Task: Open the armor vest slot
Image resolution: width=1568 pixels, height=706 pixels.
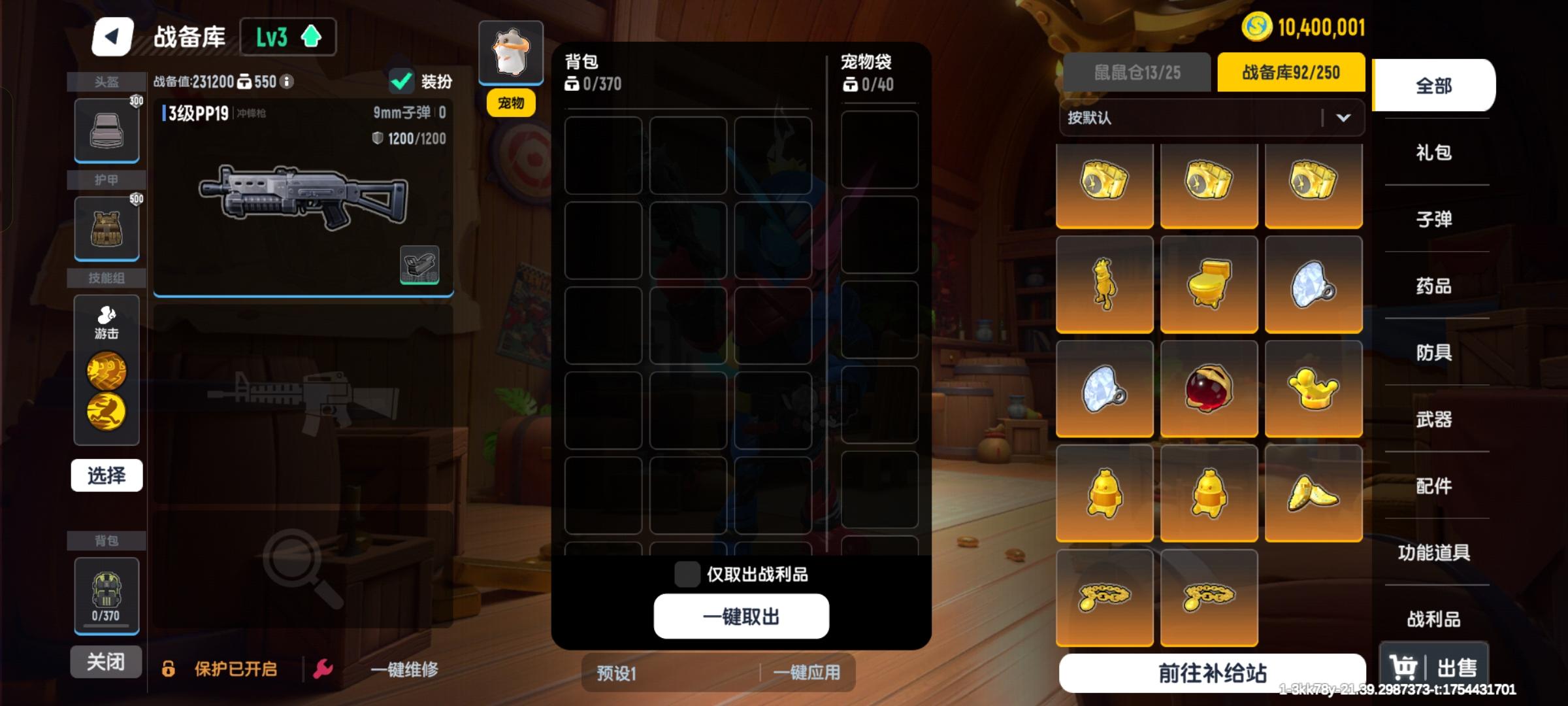Action: (106, 229)
